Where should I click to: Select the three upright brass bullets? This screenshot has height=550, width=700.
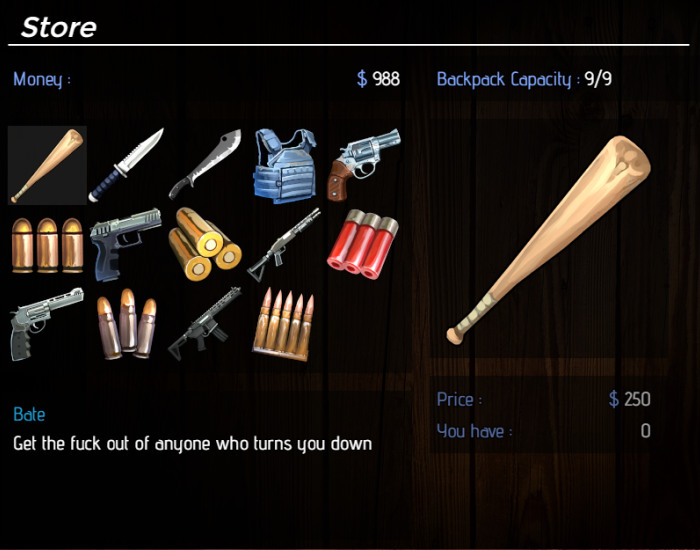47,244
